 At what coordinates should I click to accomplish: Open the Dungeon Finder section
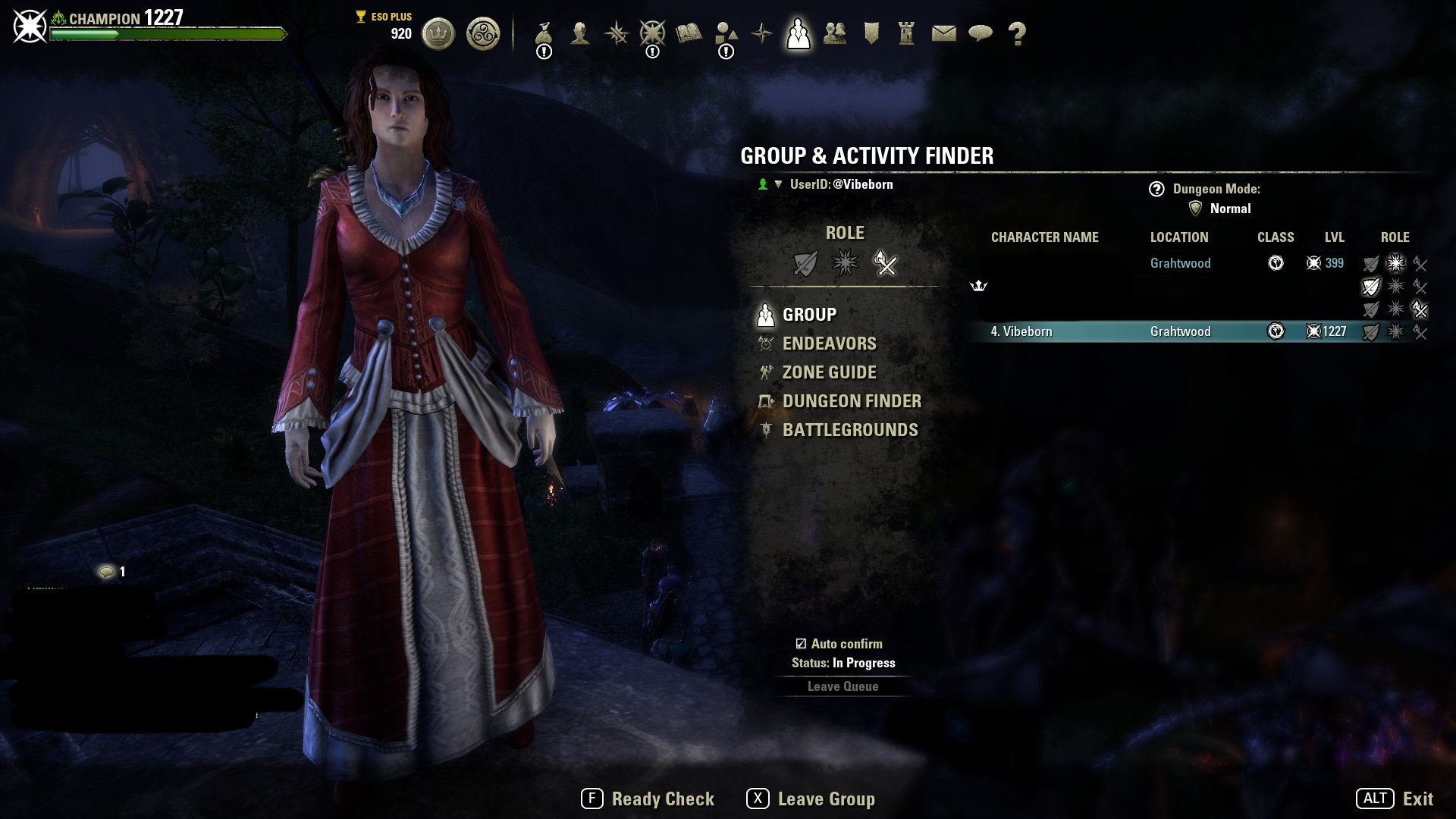[x=851, y=401]
